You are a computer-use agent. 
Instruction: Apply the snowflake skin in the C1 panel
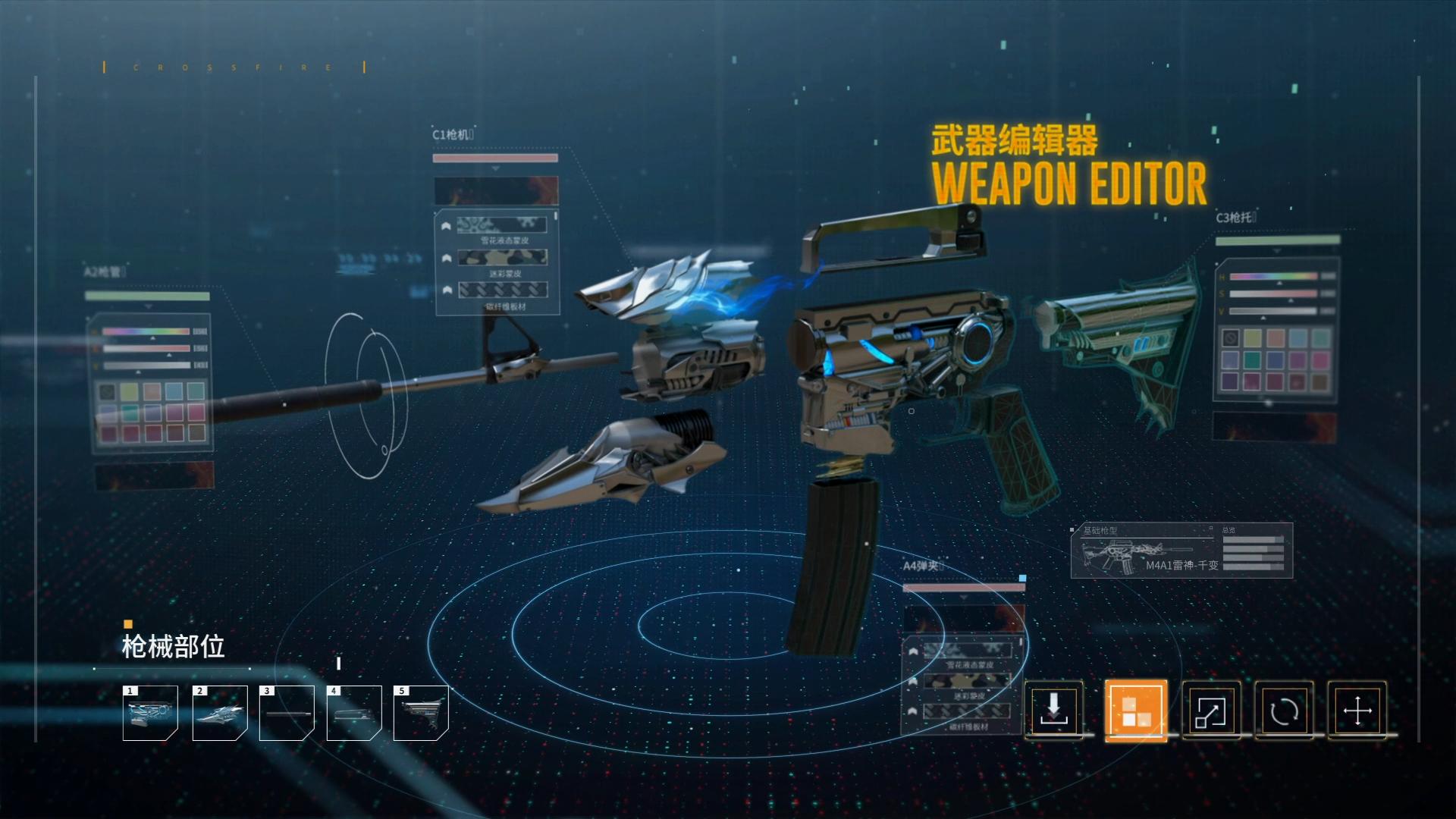point(502,225)
